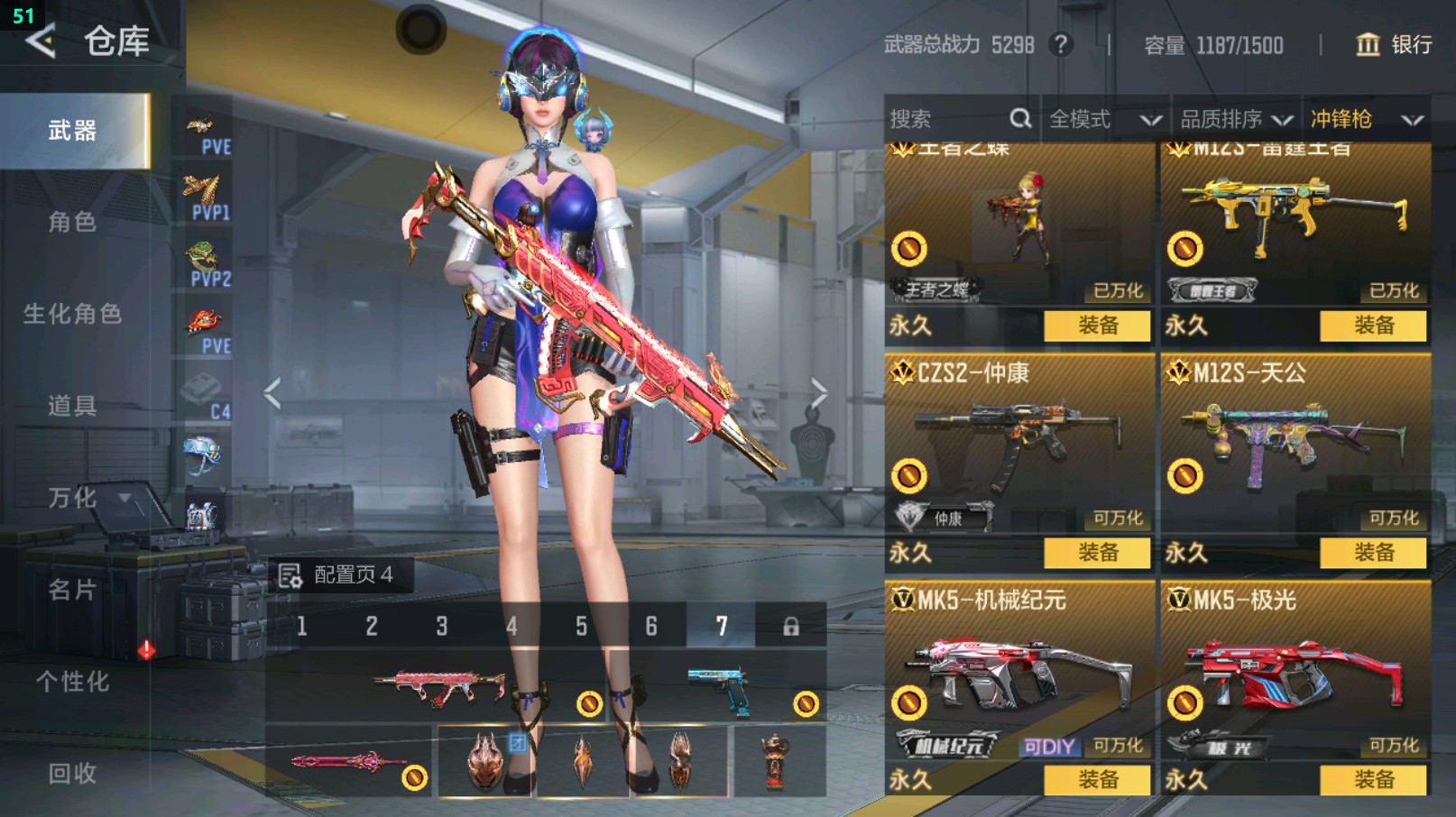Equip the CZS2-仲康 submachine gun
The width and height of the screenshot is (1456, 817).
(1097, 553)
